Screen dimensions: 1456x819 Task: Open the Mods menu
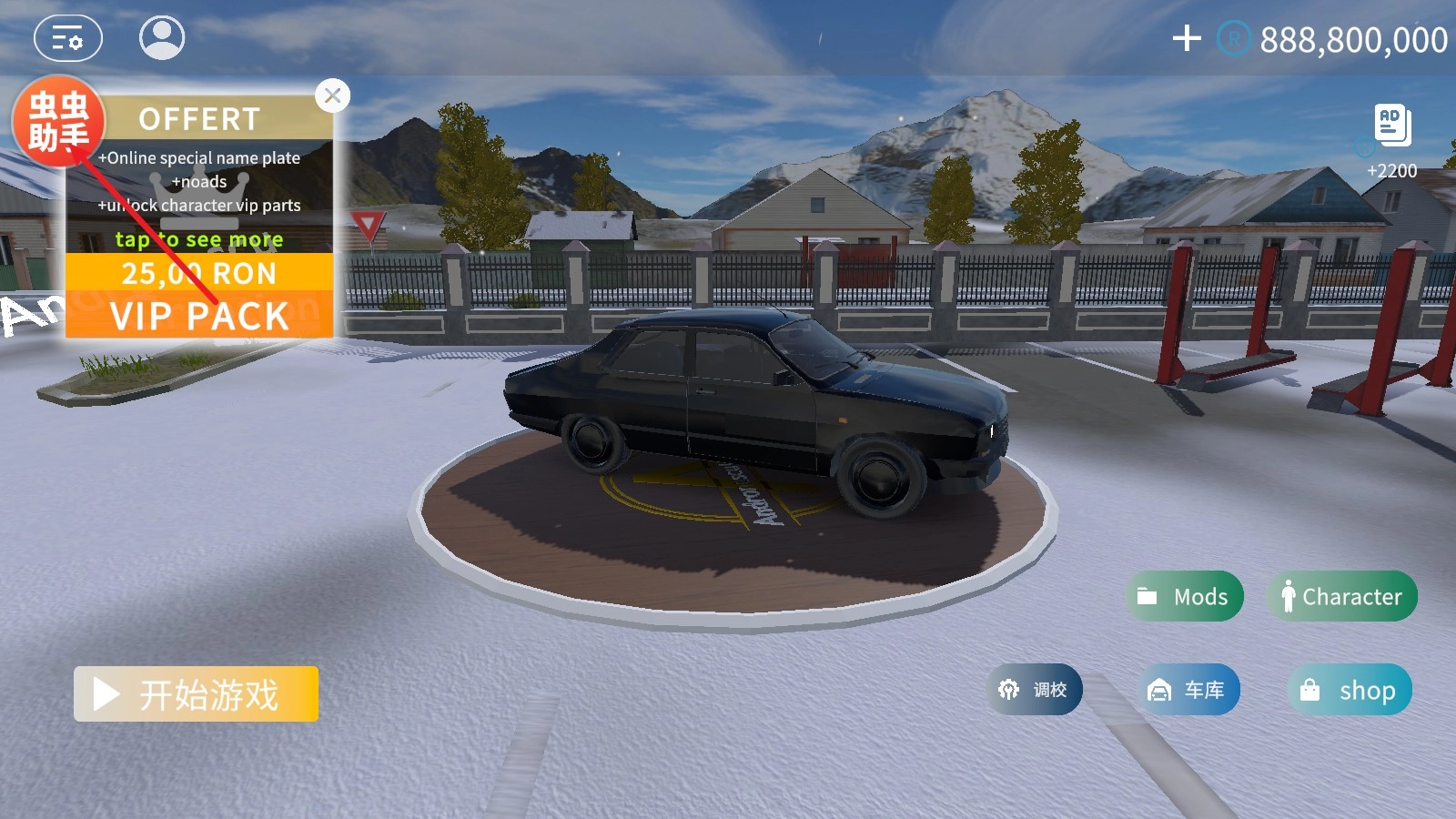pyautogui.click(x=1184, y=597)
